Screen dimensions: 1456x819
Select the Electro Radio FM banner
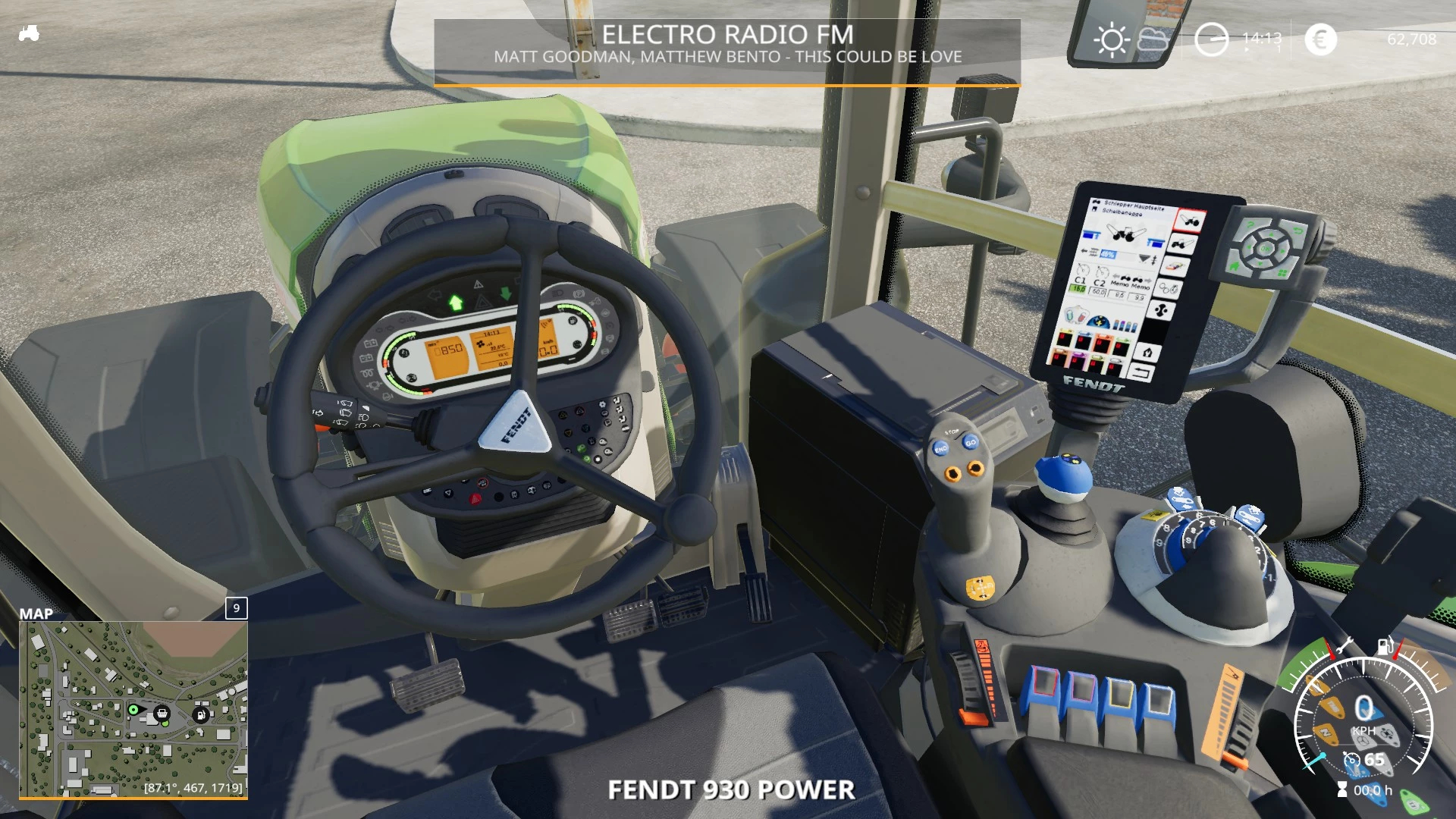point(727,44)
